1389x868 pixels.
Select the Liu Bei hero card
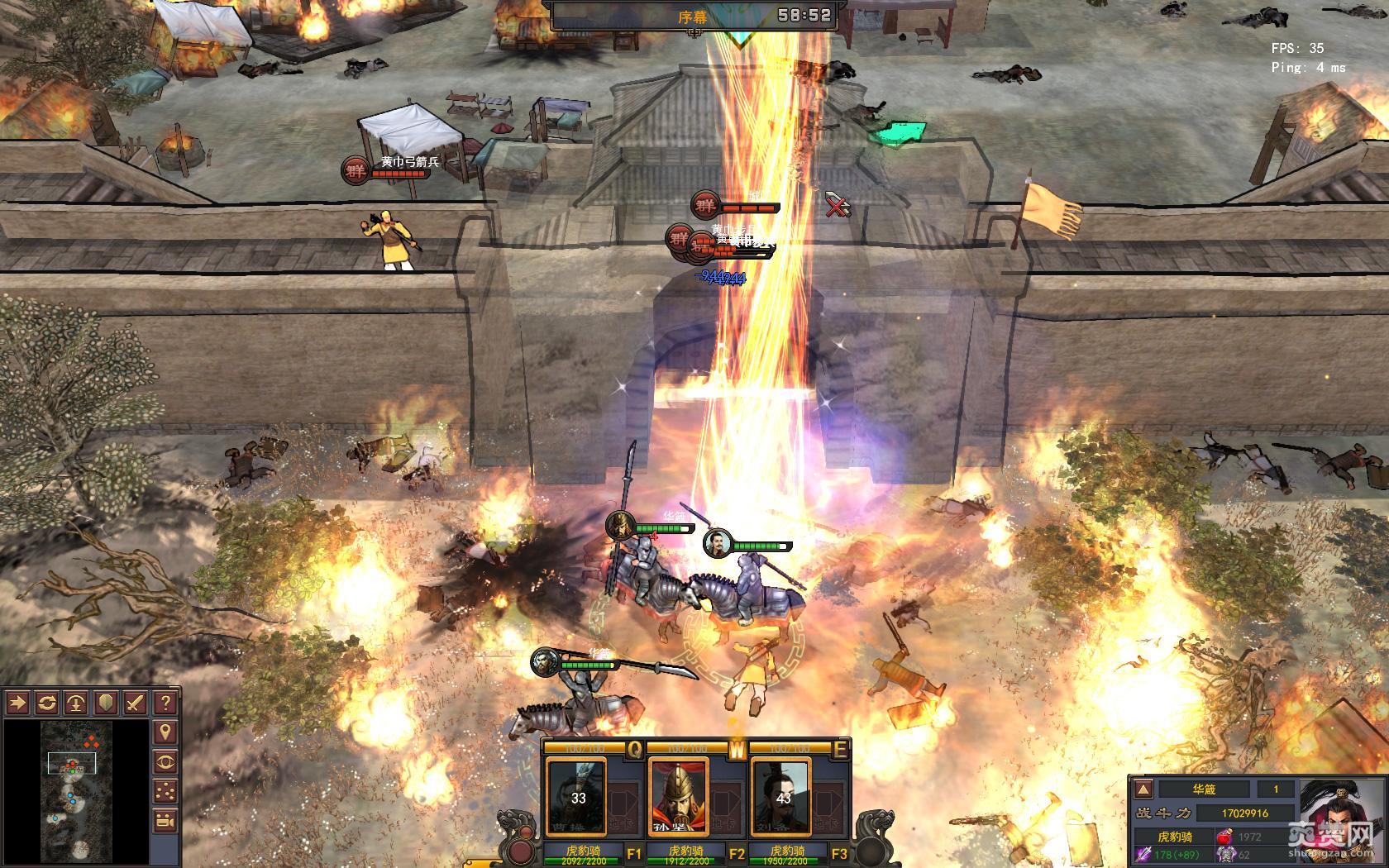[x=780, y=798]
